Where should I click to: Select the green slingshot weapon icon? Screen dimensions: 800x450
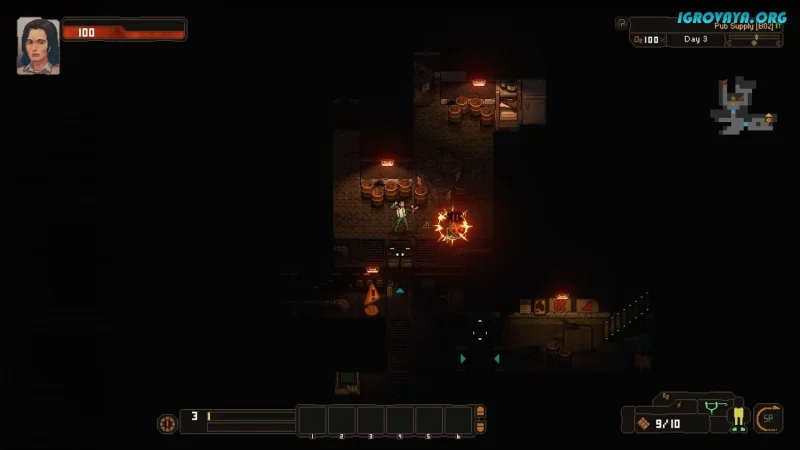pos(713,406)
